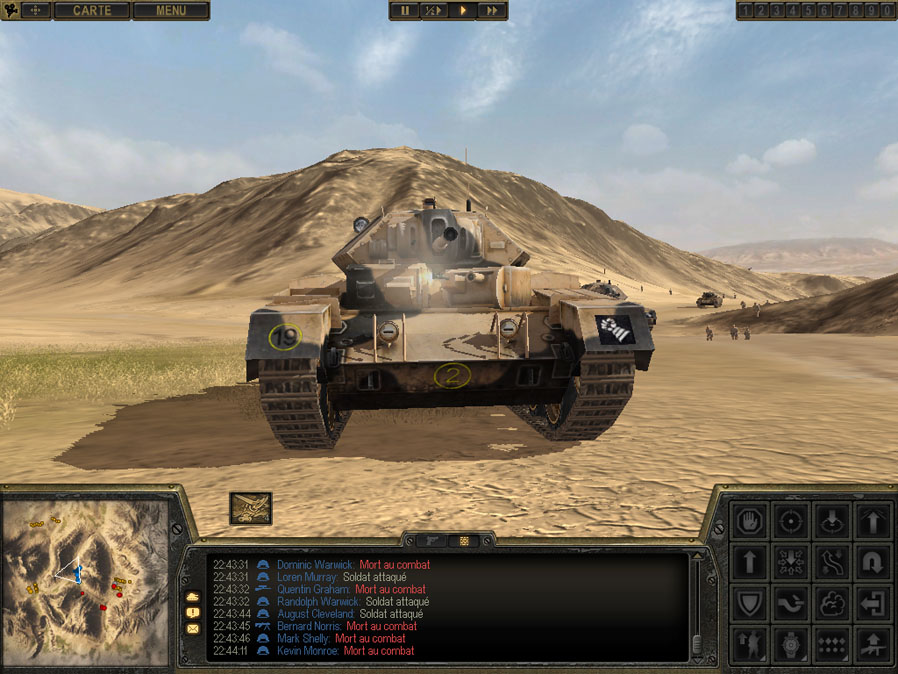Click the converging arrows regroup order
The width and height of the screenshot is (898, 674).
click(791, 562)
